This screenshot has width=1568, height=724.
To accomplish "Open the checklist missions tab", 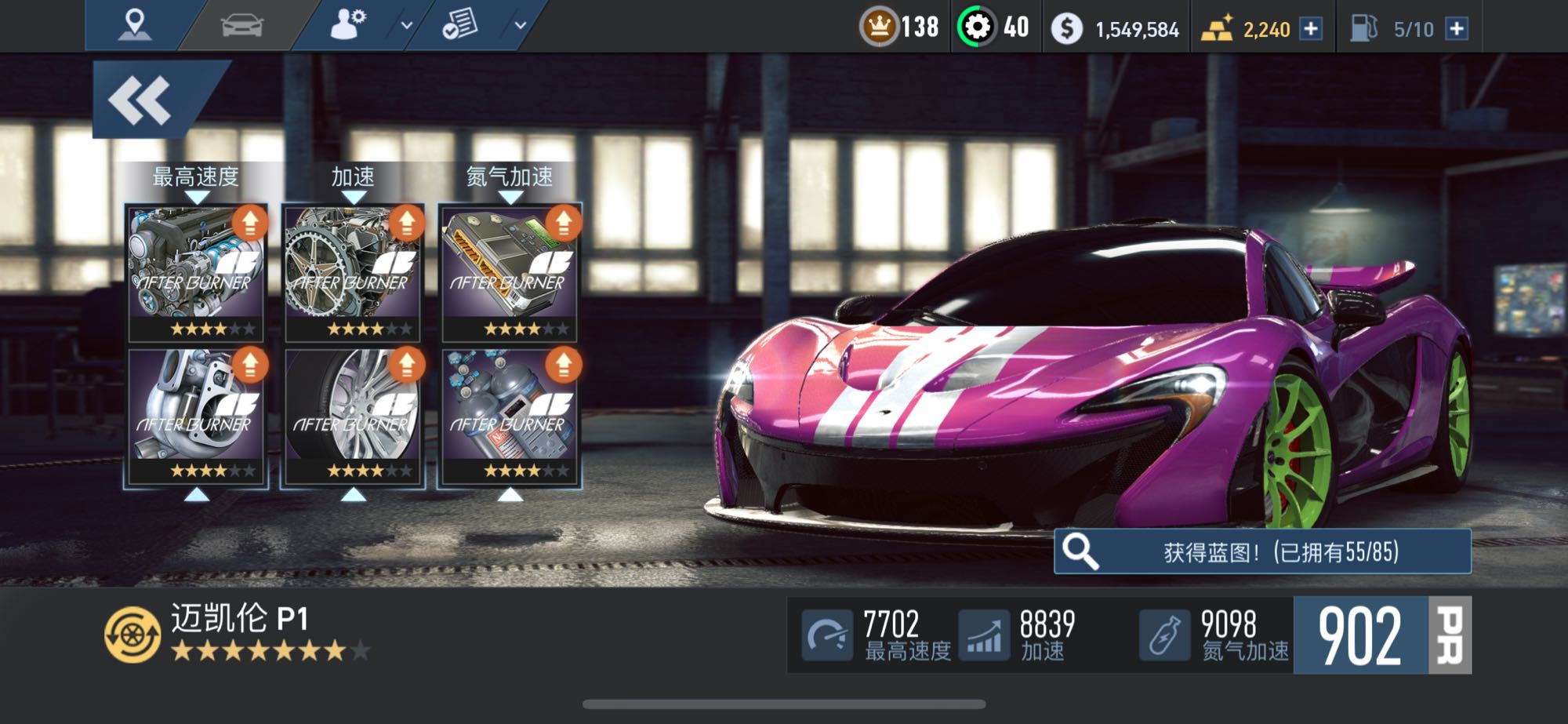I will (x=459, y=25).
